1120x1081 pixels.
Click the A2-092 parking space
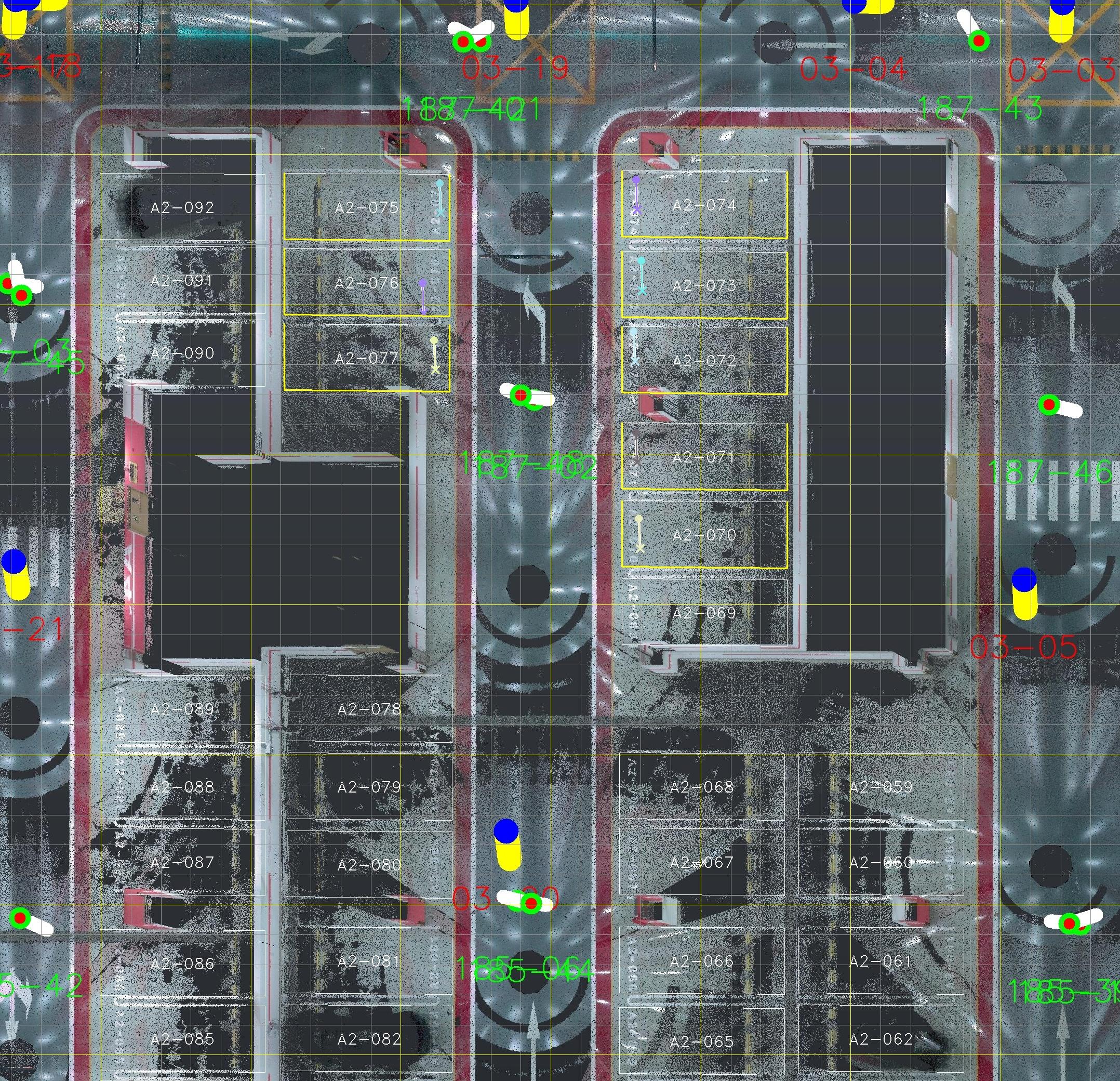182,207
